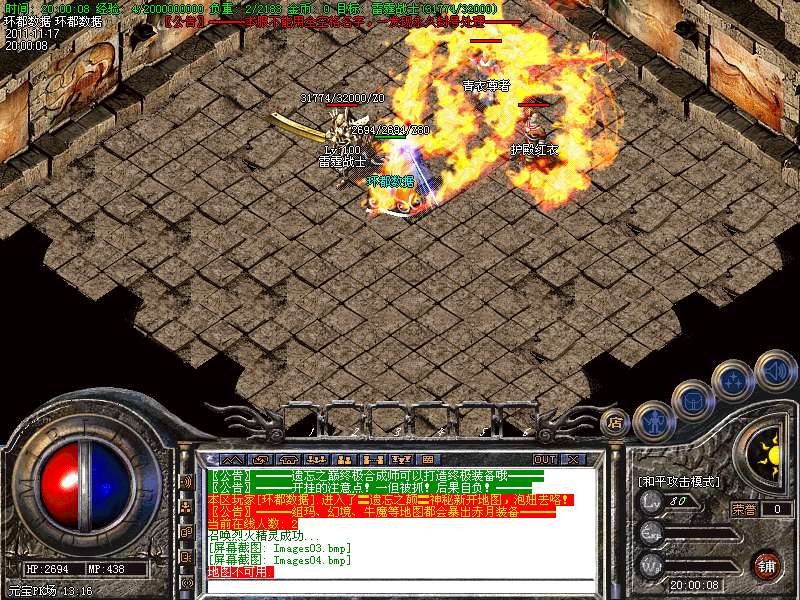This screenshot has height=600, width=800.
Task: Click the mountain-shaped minimap button above chat
Action: point(231,459)
